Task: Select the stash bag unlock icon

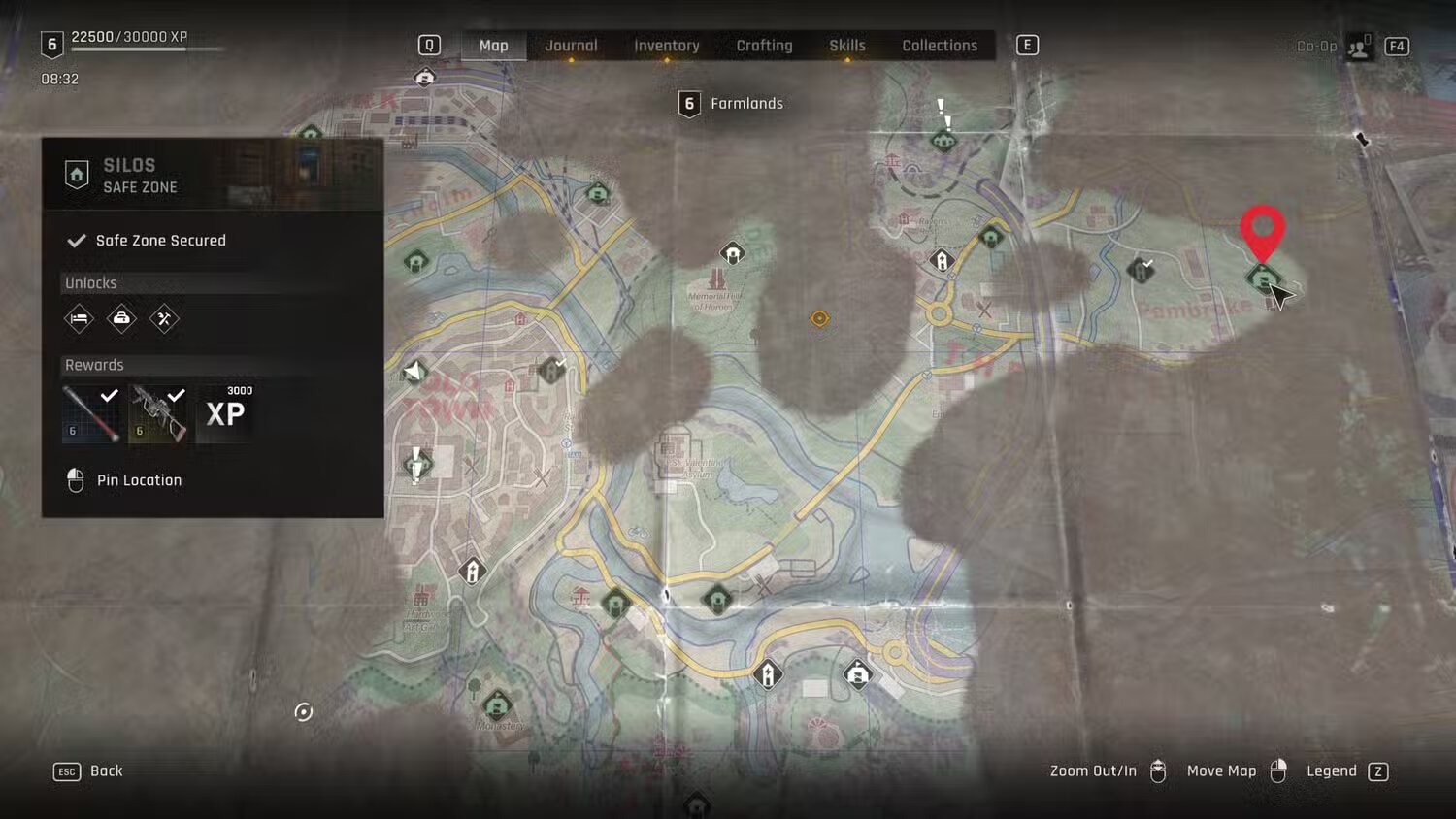Action: coord(121,318)
